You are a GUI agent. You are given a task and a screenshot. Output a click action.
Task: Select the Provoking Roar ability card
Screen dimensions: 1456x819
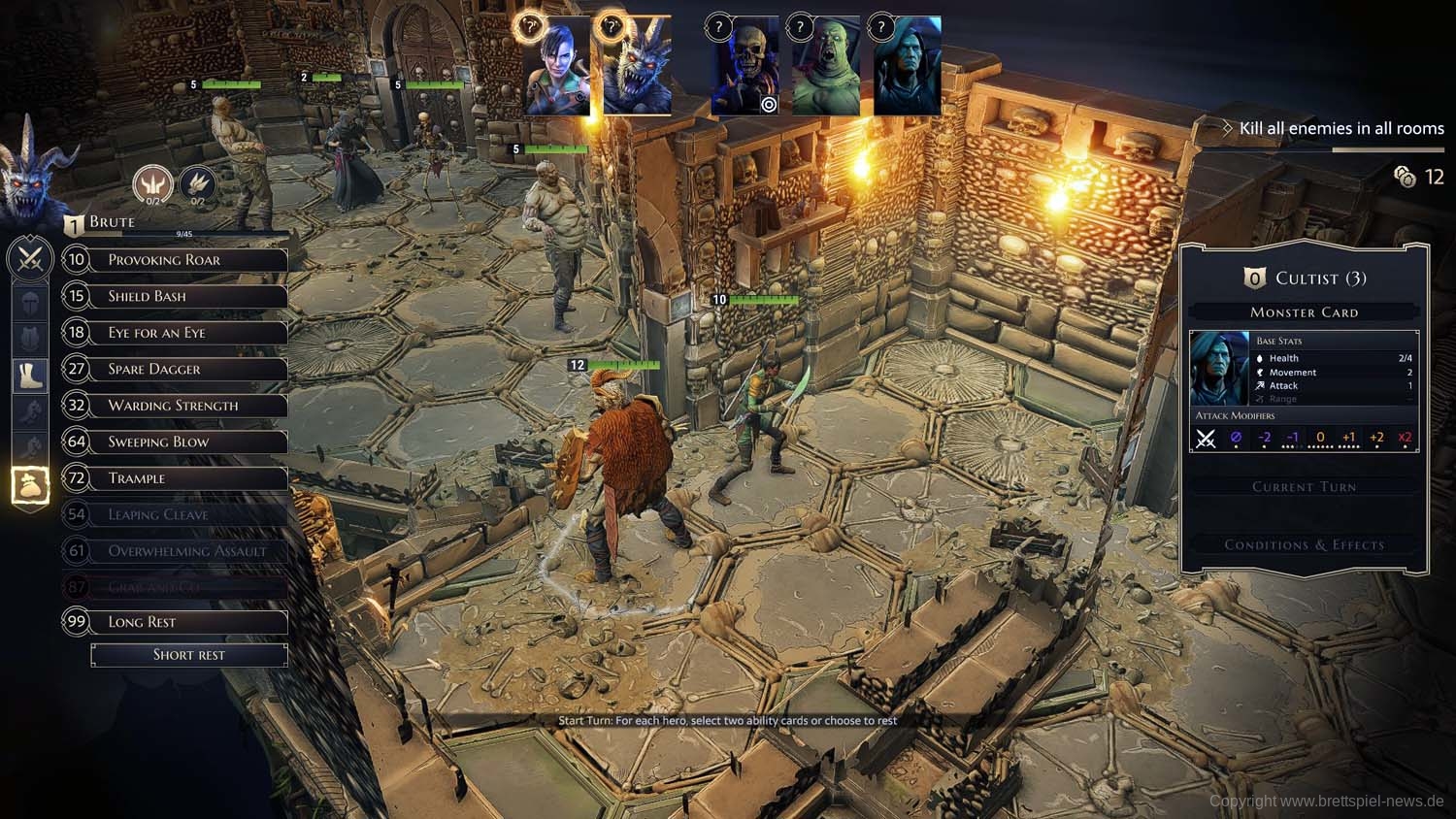[x=175, y=260]
